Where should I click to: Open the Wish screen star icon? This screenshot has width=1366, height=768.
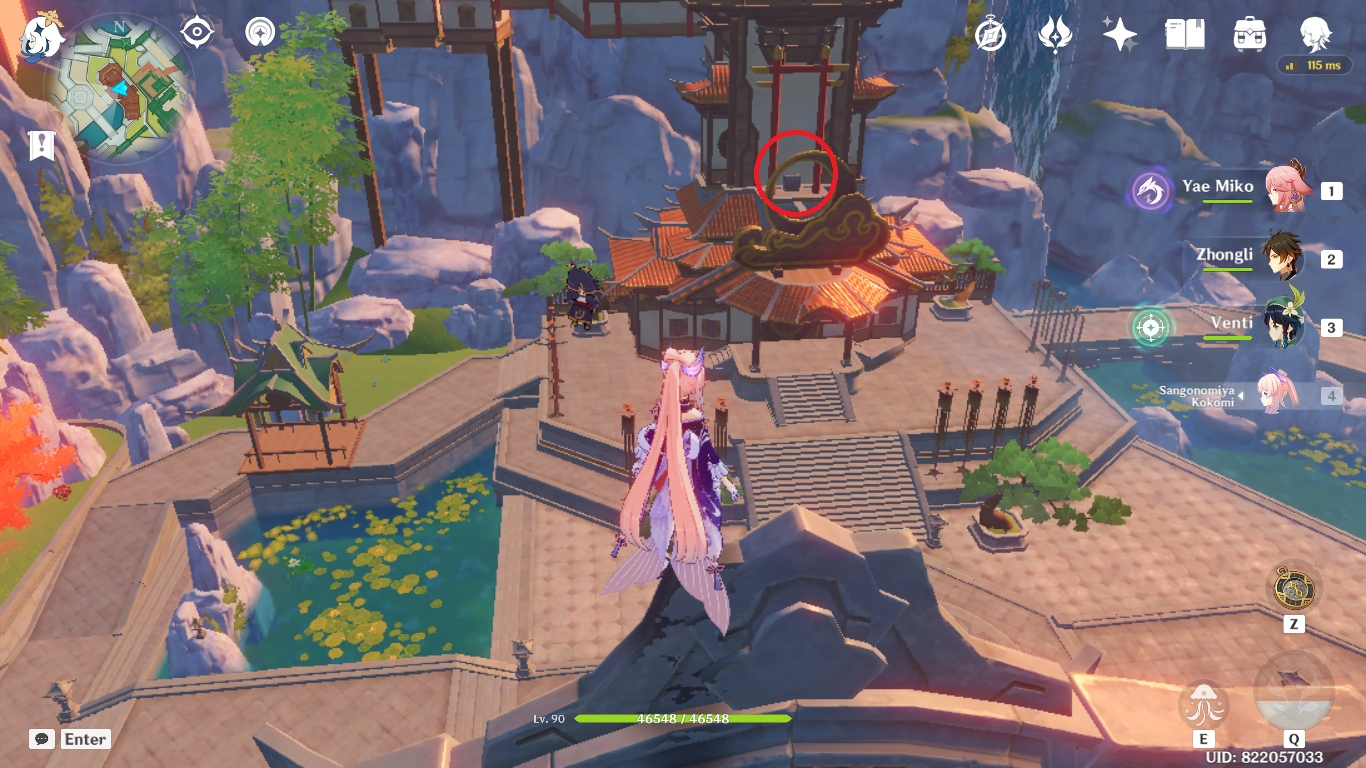pyautogui.click(x=1119, y=33)
